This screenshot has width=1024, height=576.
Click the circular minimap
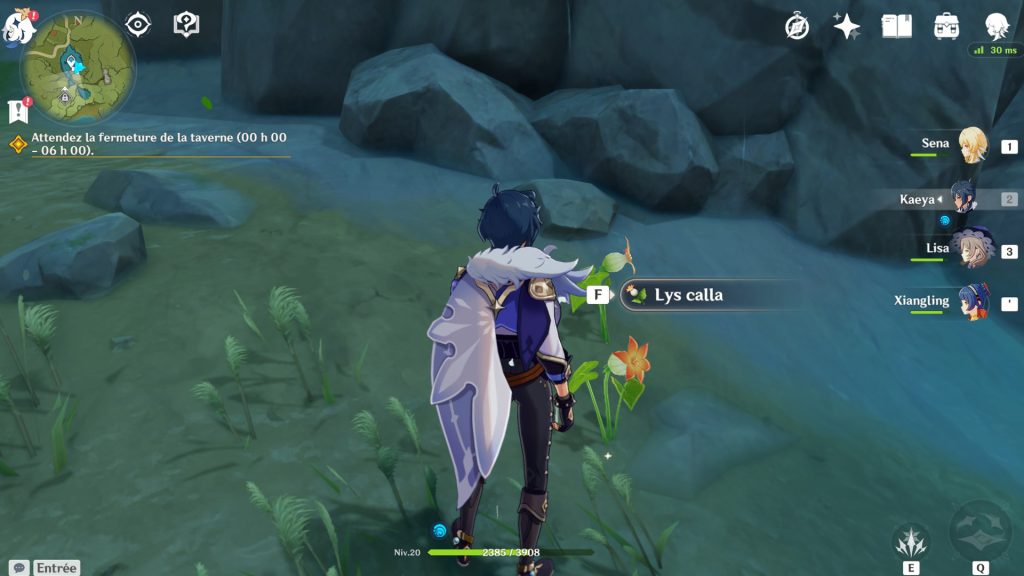point(78,67)
